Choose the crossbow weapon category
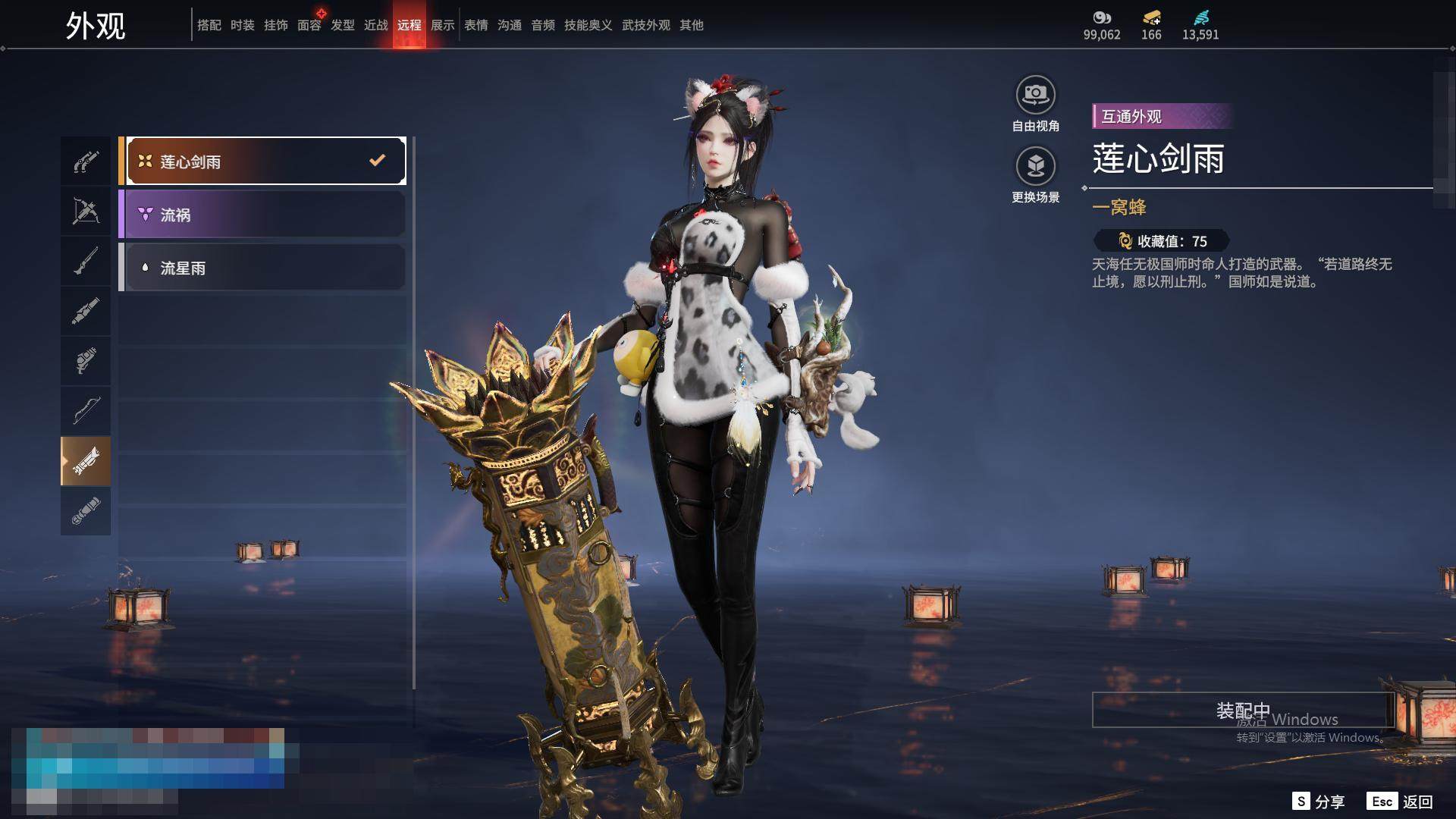Screen dimensions: 1456x819 (86, 211)
